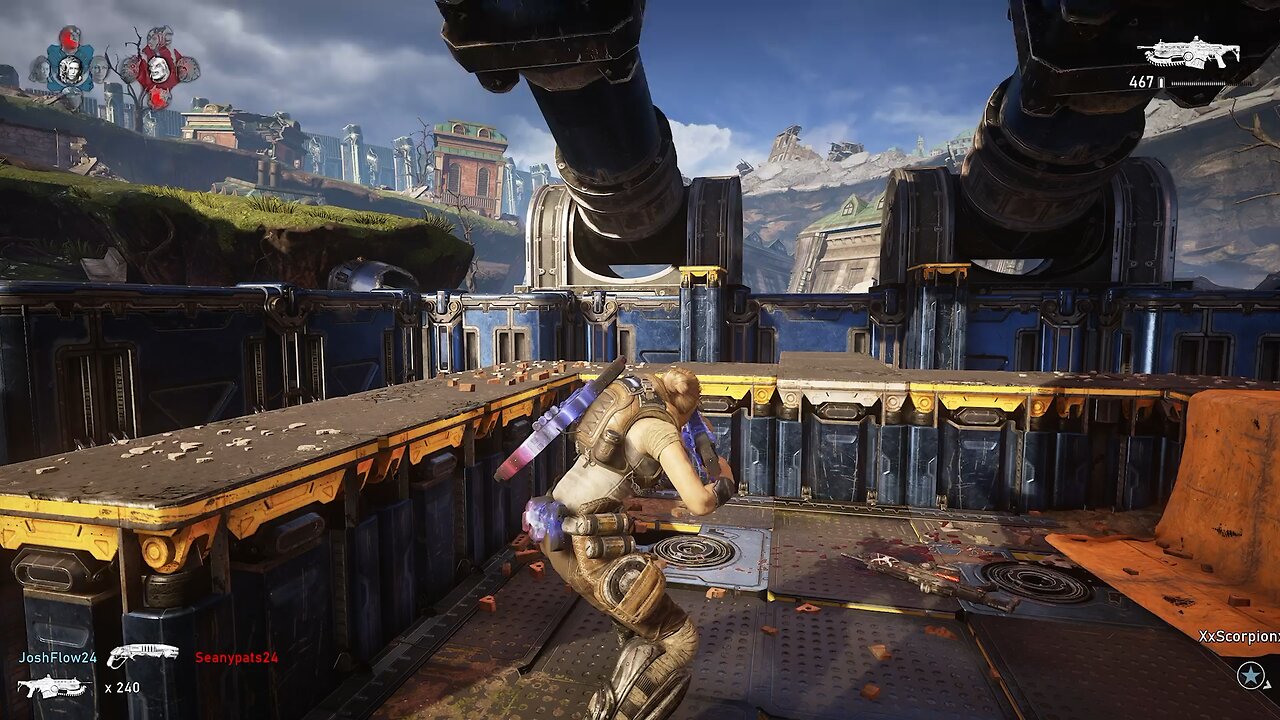The image size is (1280, 720).
Task: Click the circled star icon under XxScorpionx
Action: [1251, 675]
